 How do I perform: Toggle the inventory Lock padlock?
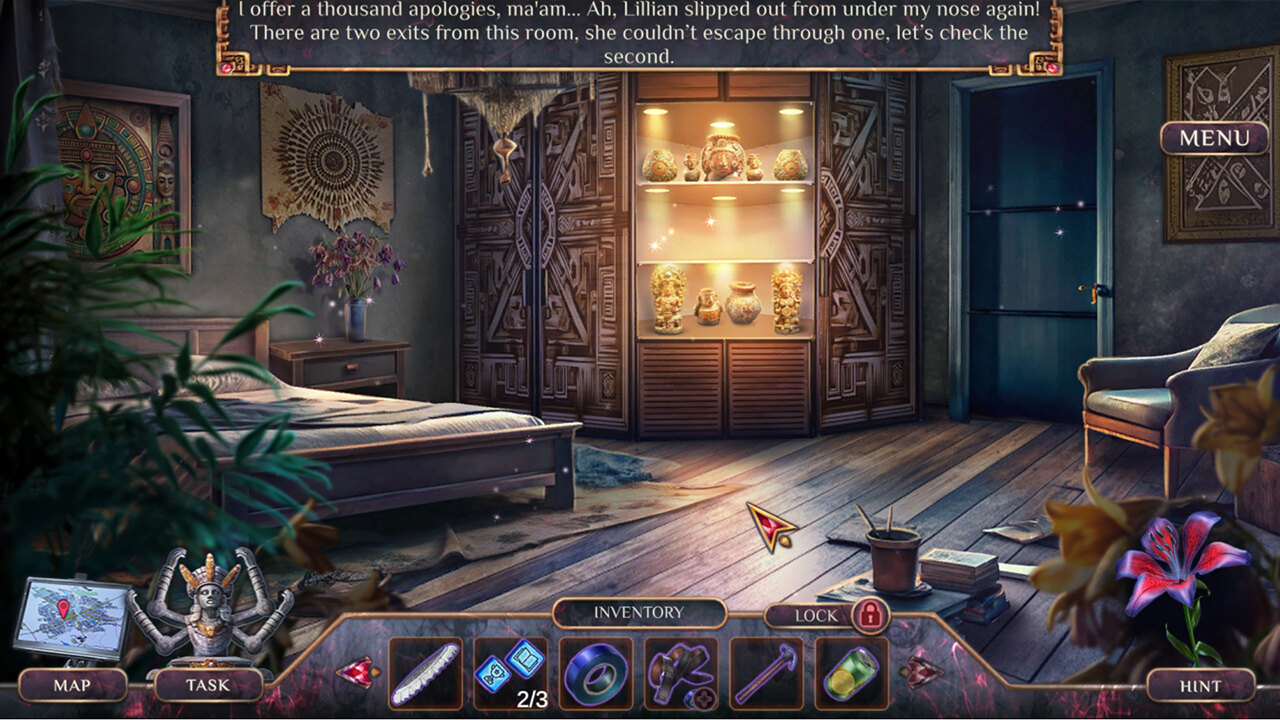(x=870, y=615)
